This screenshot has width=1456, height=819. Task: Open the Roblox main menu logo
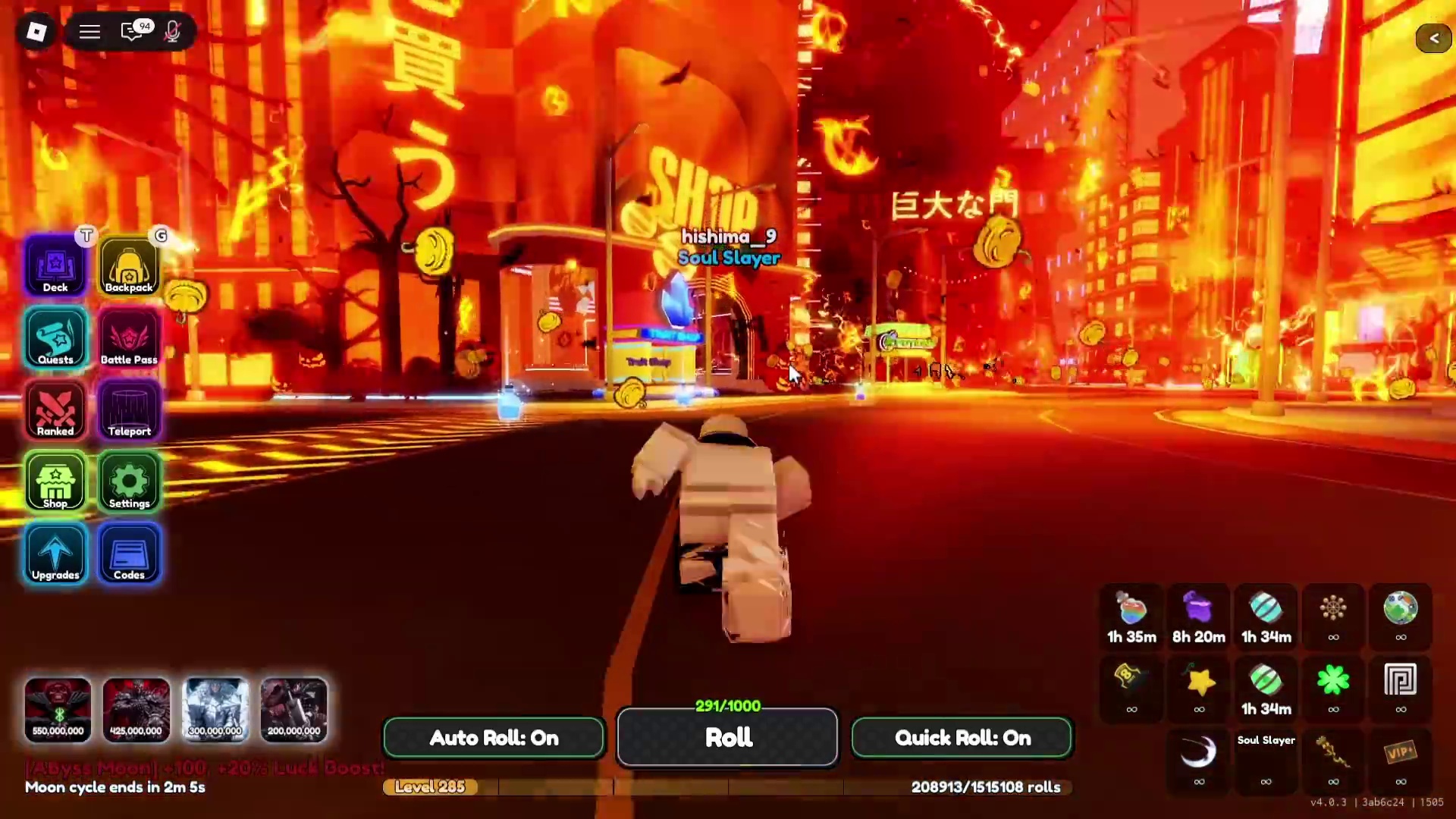click(x=36, y=32)
